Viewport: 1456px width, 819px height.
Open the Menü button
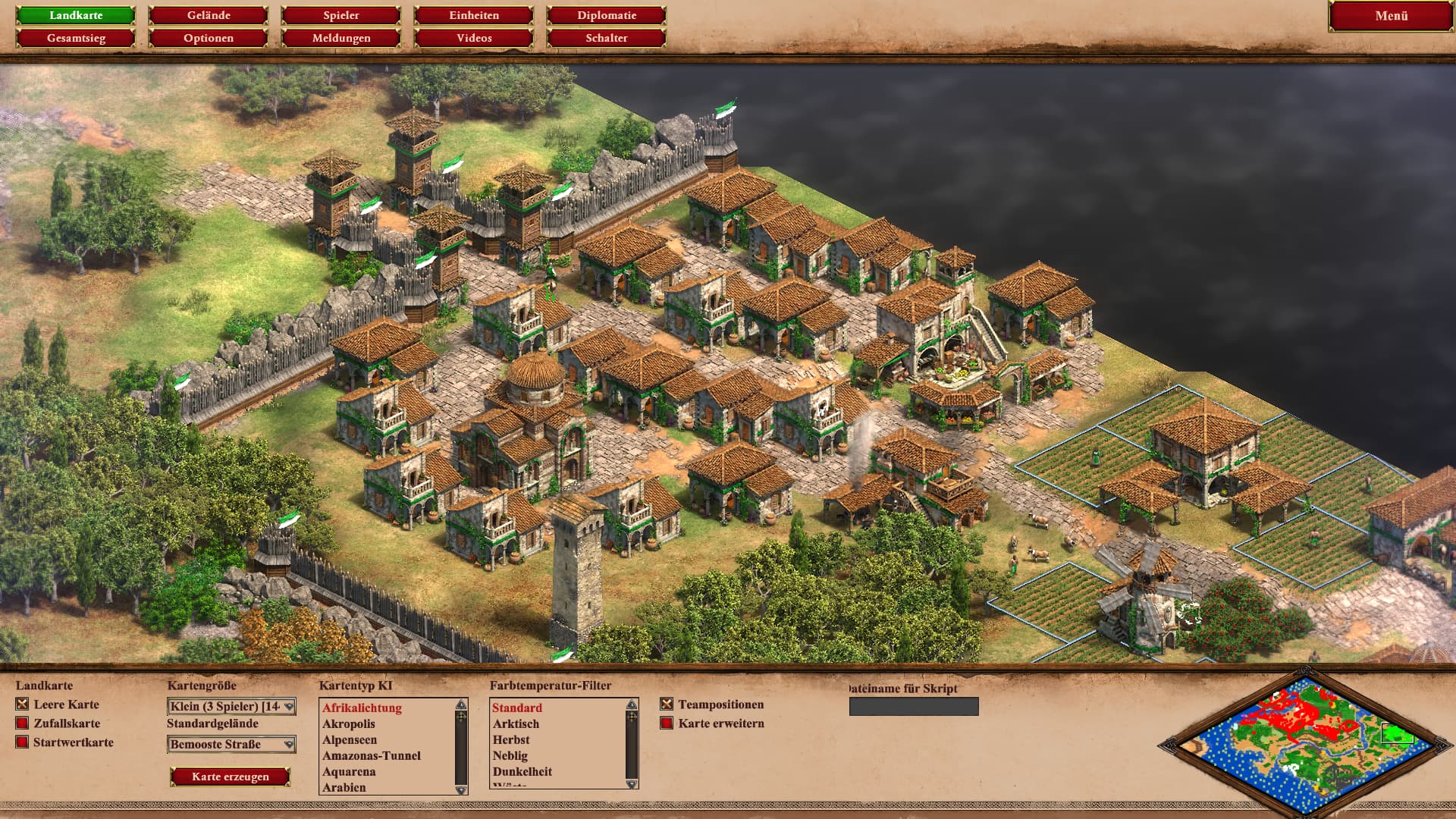point(1391,16)
